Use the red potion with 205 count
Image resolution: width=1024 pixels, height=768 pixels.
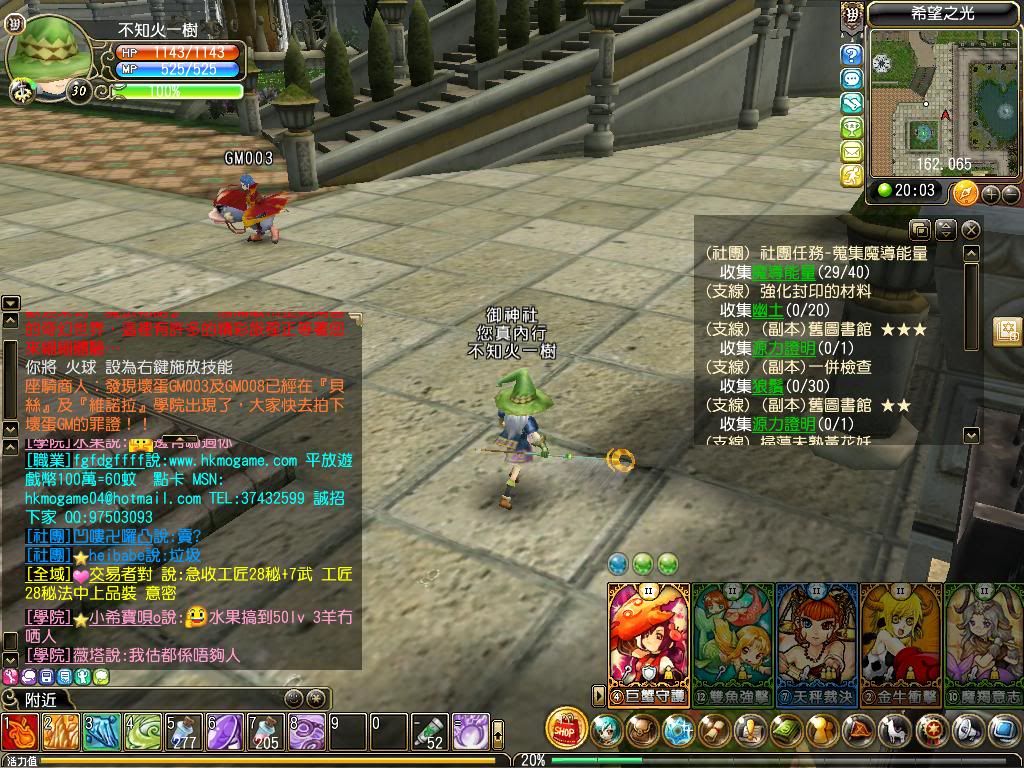pyautogui.click(x=265, y=733)
